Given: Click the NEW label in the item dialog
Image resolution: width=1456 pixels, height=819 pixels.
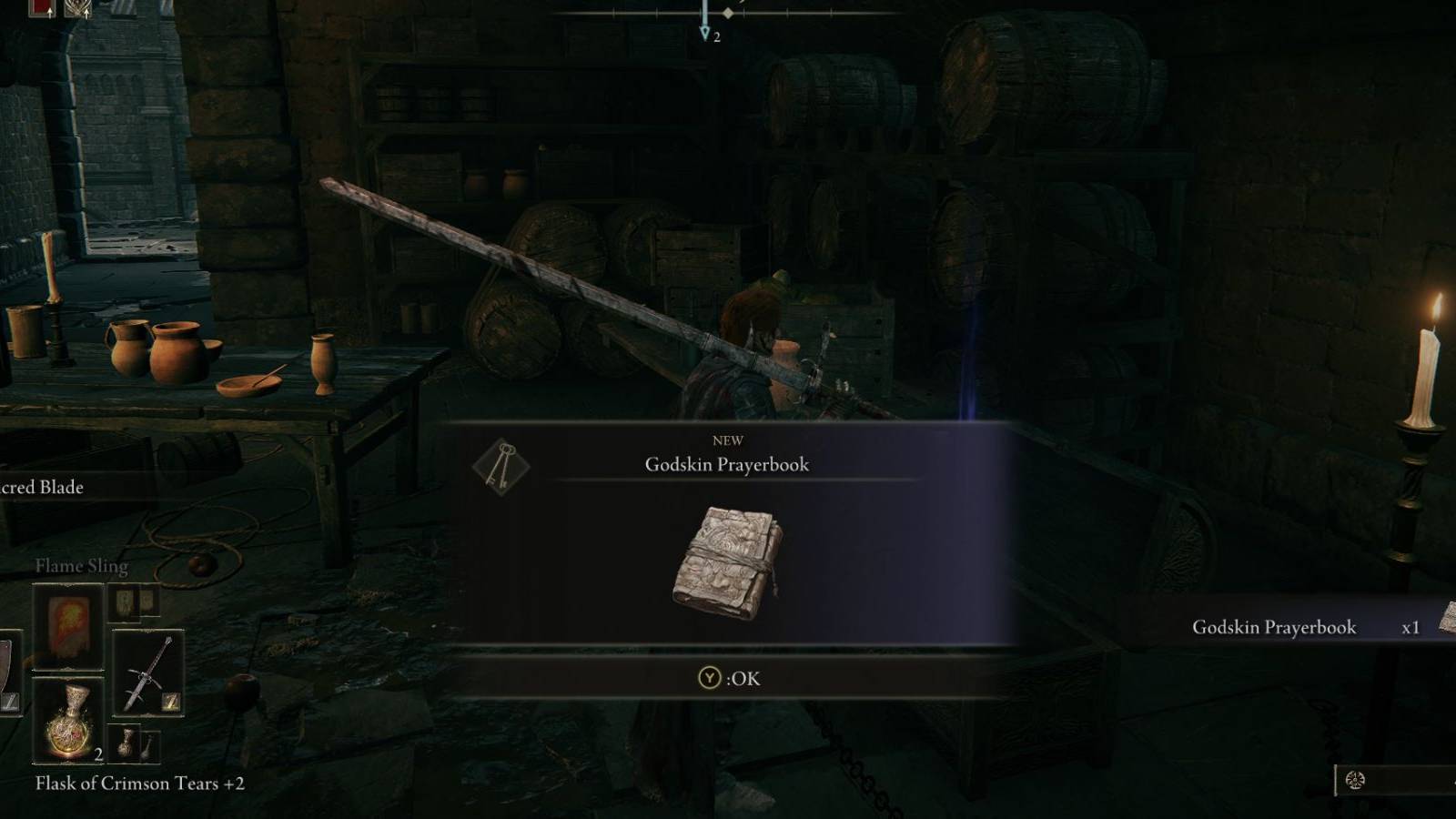Looking at the screenshot, I should click(x=730, y=440).
